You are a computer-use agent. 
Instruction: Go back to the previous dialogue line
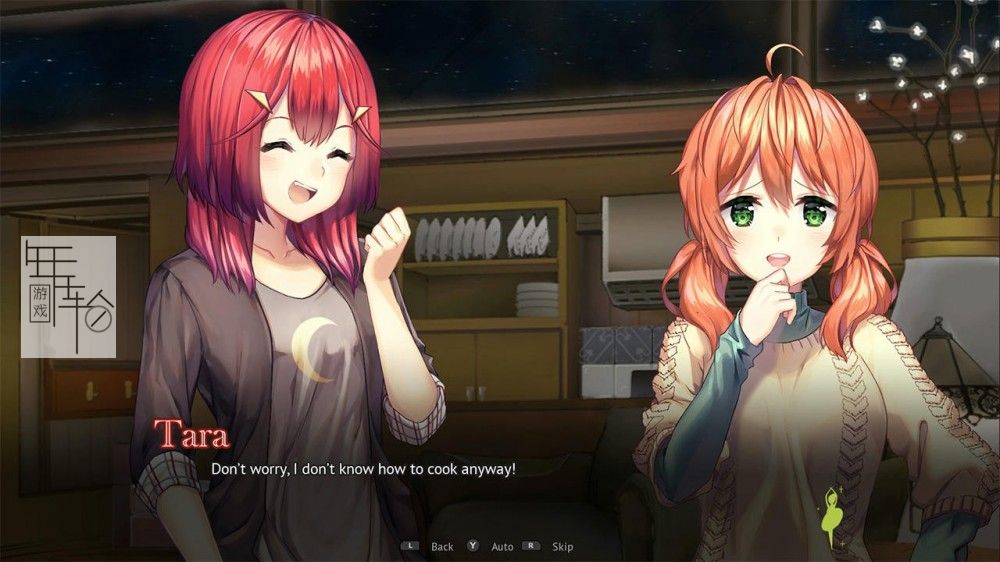tap(441, 547)
